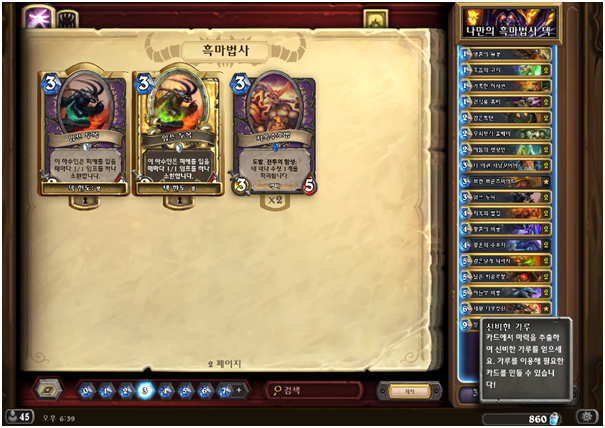Filter cards by 7+ mana cost
Viewport: 605px width, 428px height.
click(x=226, y=389)
